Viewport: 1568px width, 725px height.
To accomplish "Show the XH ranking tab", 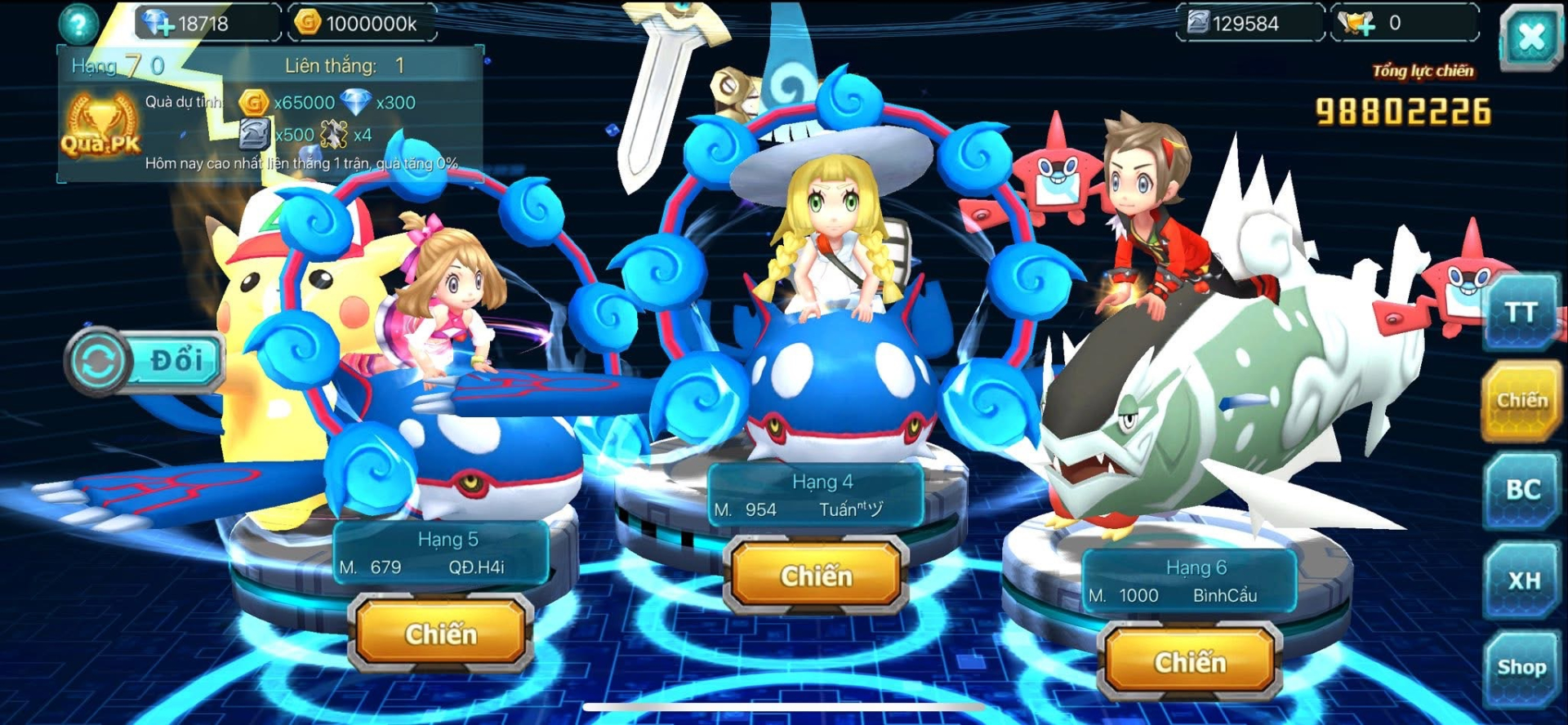I will (1521, 580).
